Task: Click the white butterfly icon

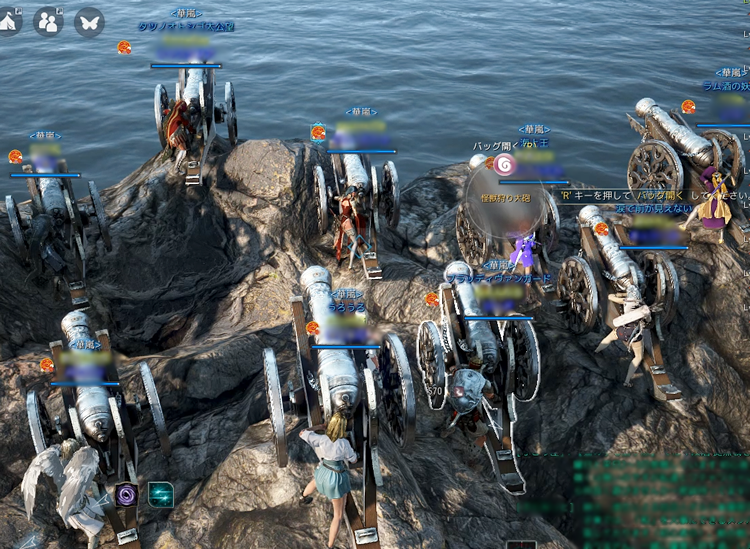Action: tap(89, 21)
